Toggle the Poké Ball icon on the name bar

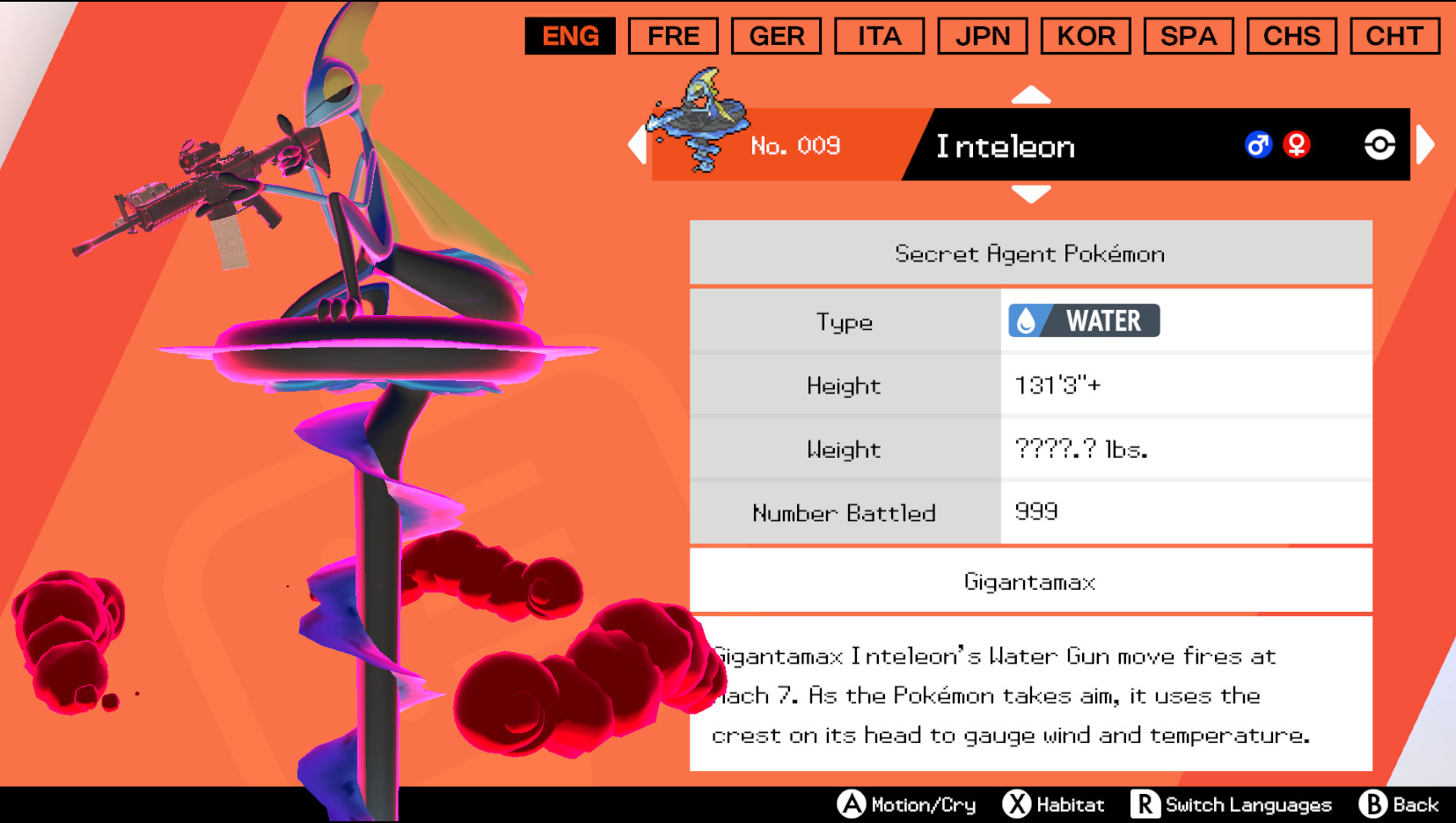pos(1381,145)
